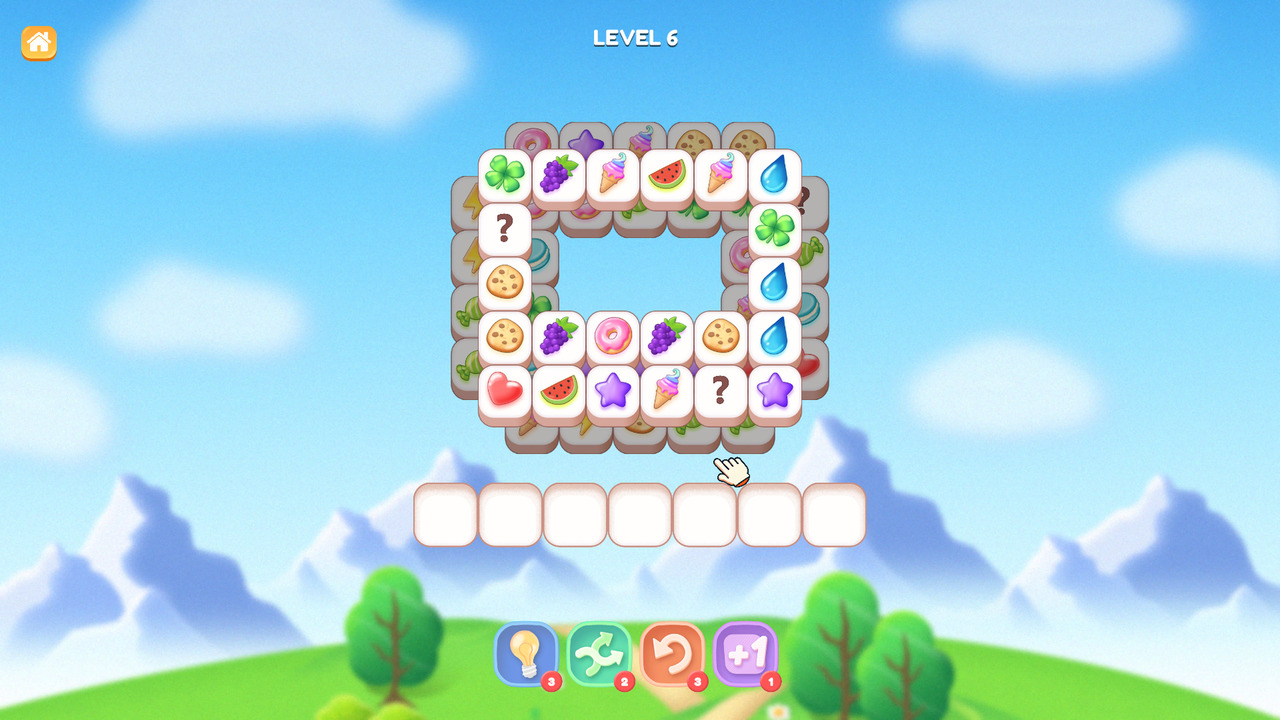Activate the undo power-up
The height and width of the screenshot is (720, 1280).
(670, 655)
